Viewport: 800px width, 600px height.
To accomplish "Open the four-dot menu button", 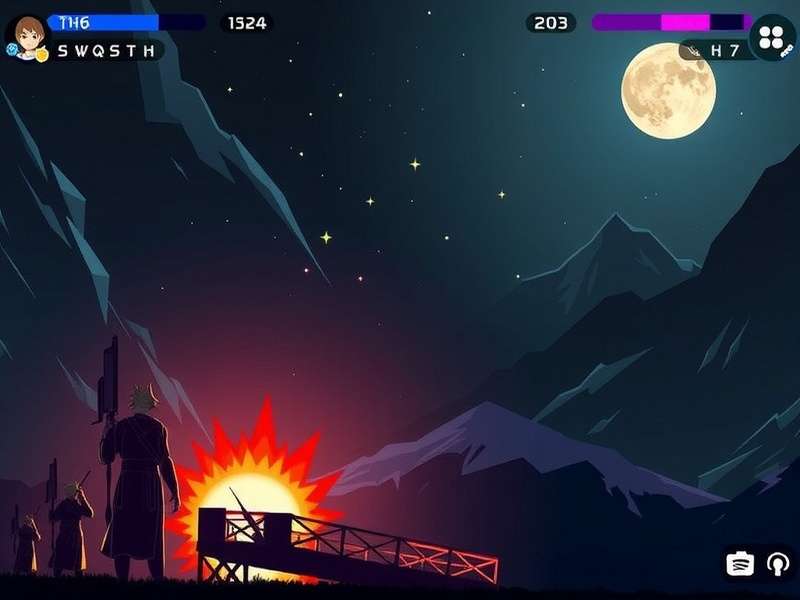I will click(x=771, y=37).
